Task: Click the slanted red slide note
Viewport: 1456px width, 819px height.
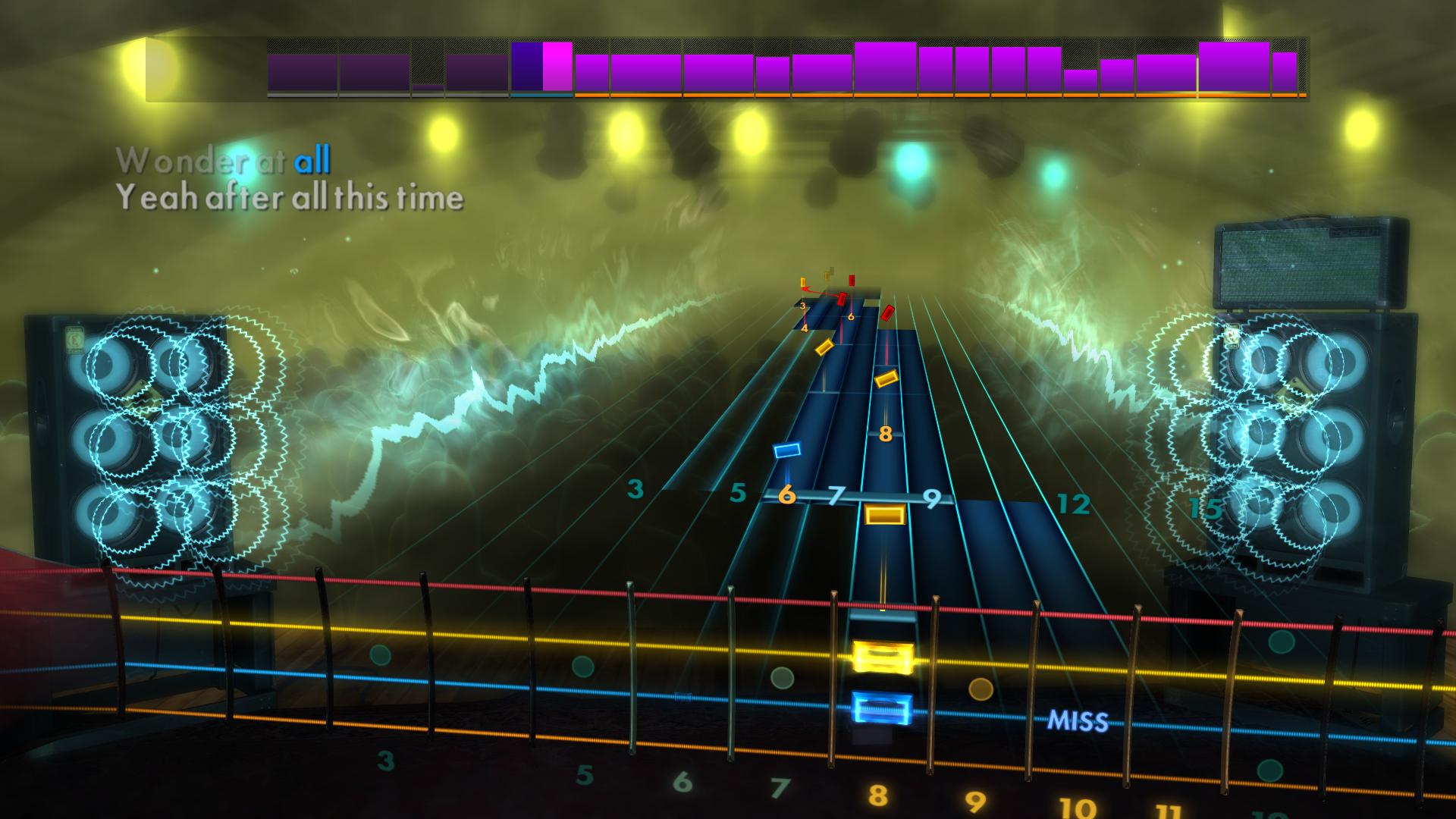Action: (842, 298)
